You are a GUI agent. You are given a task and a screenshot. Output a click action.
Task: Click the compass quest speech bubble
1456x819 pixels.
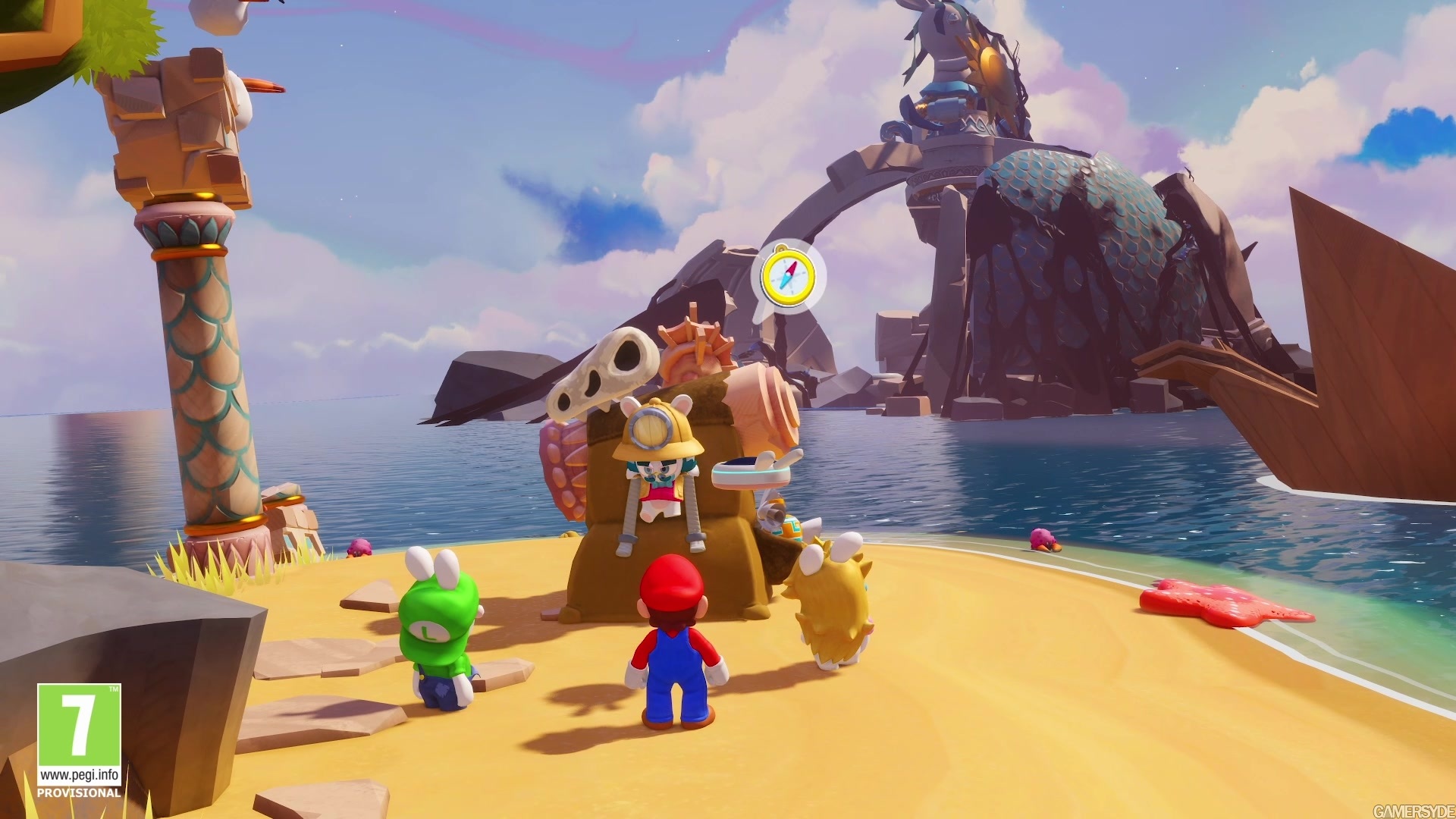[788, 275]
